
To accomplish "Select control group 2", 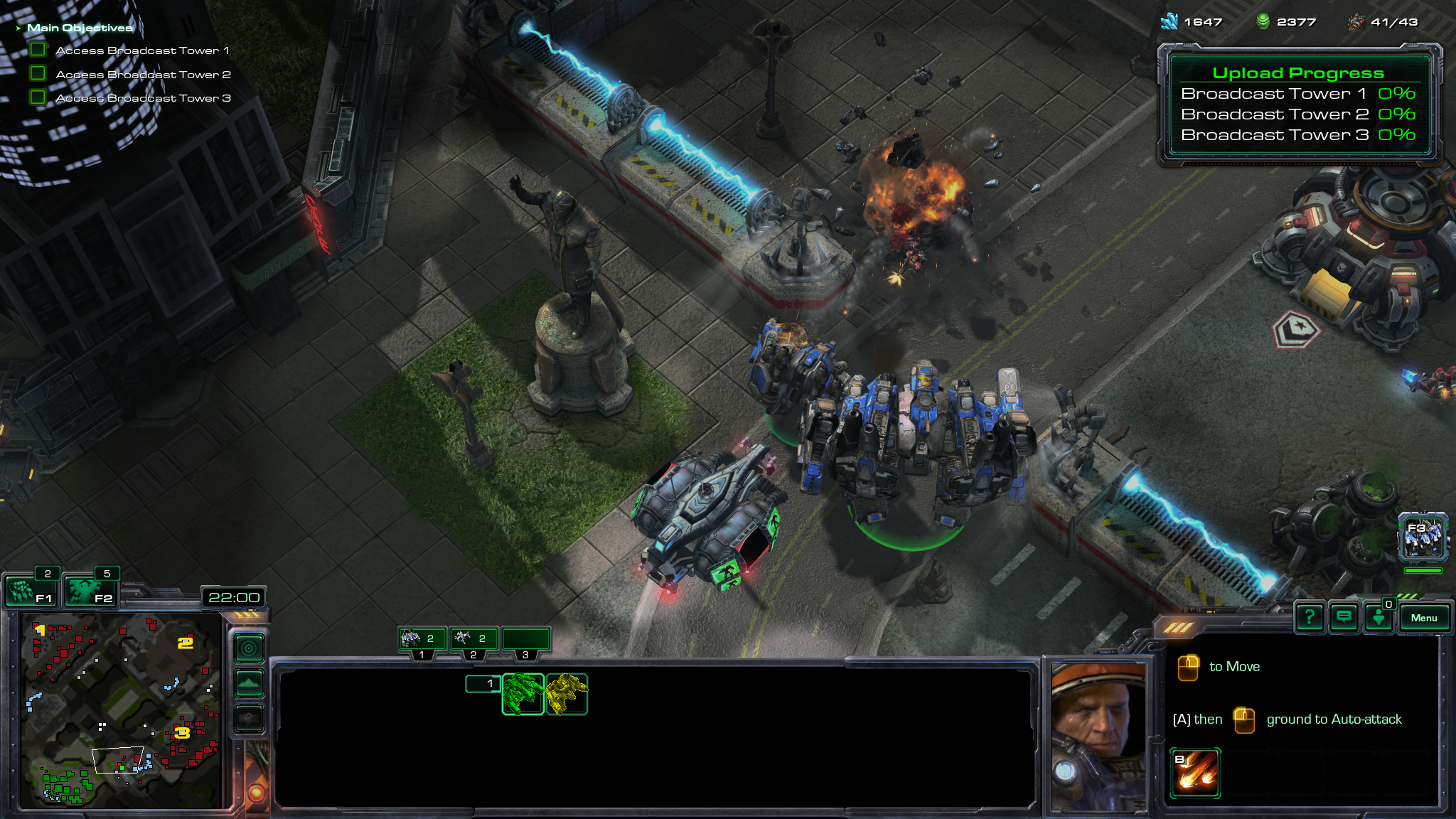I will pyautogui.click(x=473, y=639).
